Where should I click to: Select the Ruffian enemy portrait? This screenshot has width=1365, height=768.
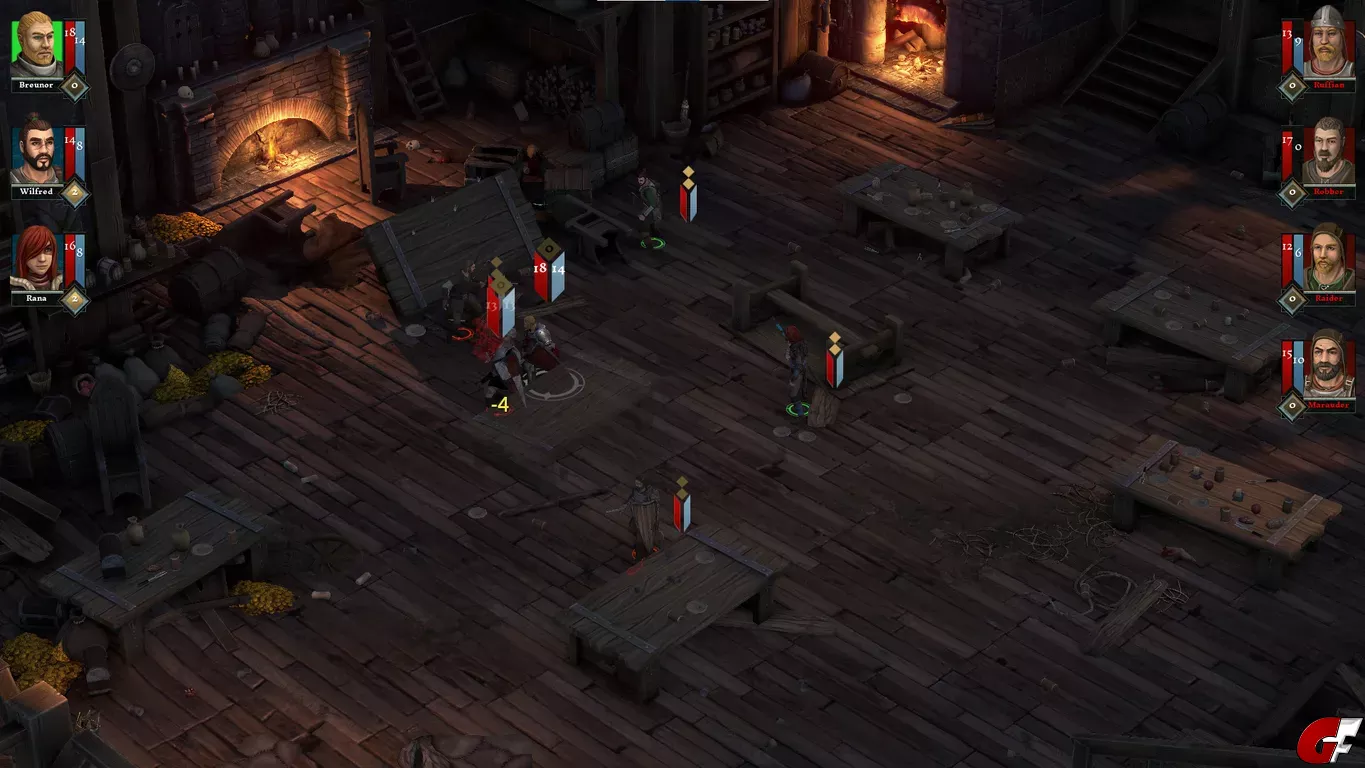1329,44
